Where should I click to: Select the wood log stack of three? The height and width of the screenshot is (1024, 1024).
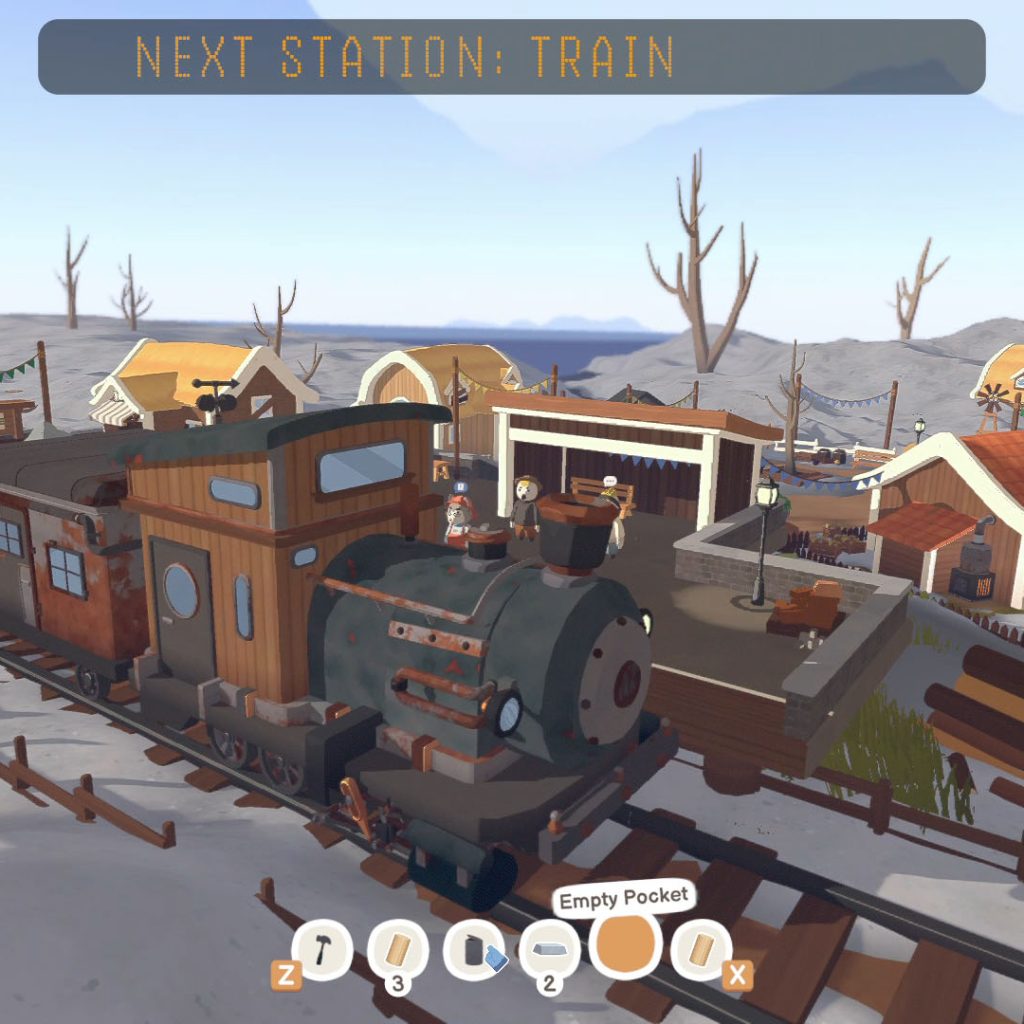coord(398,949)
